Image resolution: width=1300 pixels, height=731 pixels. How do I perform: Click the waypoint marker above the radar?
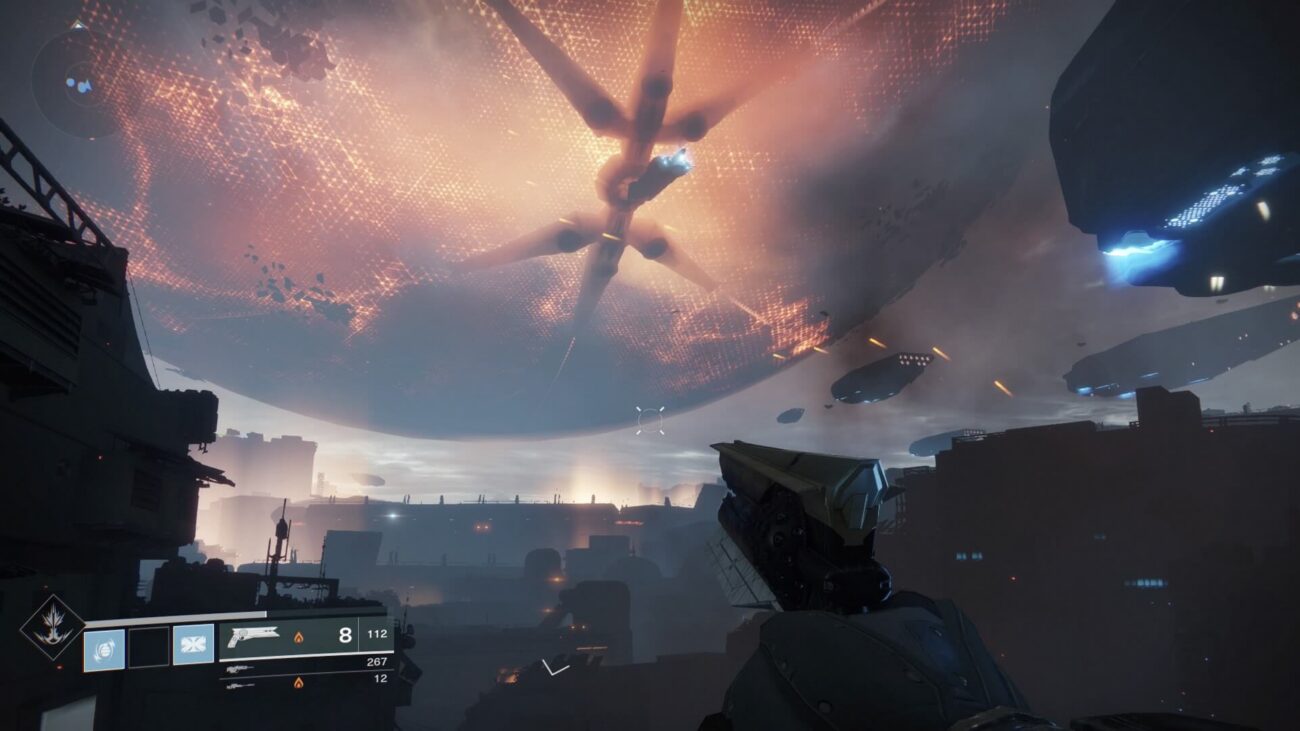[x=77, y=24]
